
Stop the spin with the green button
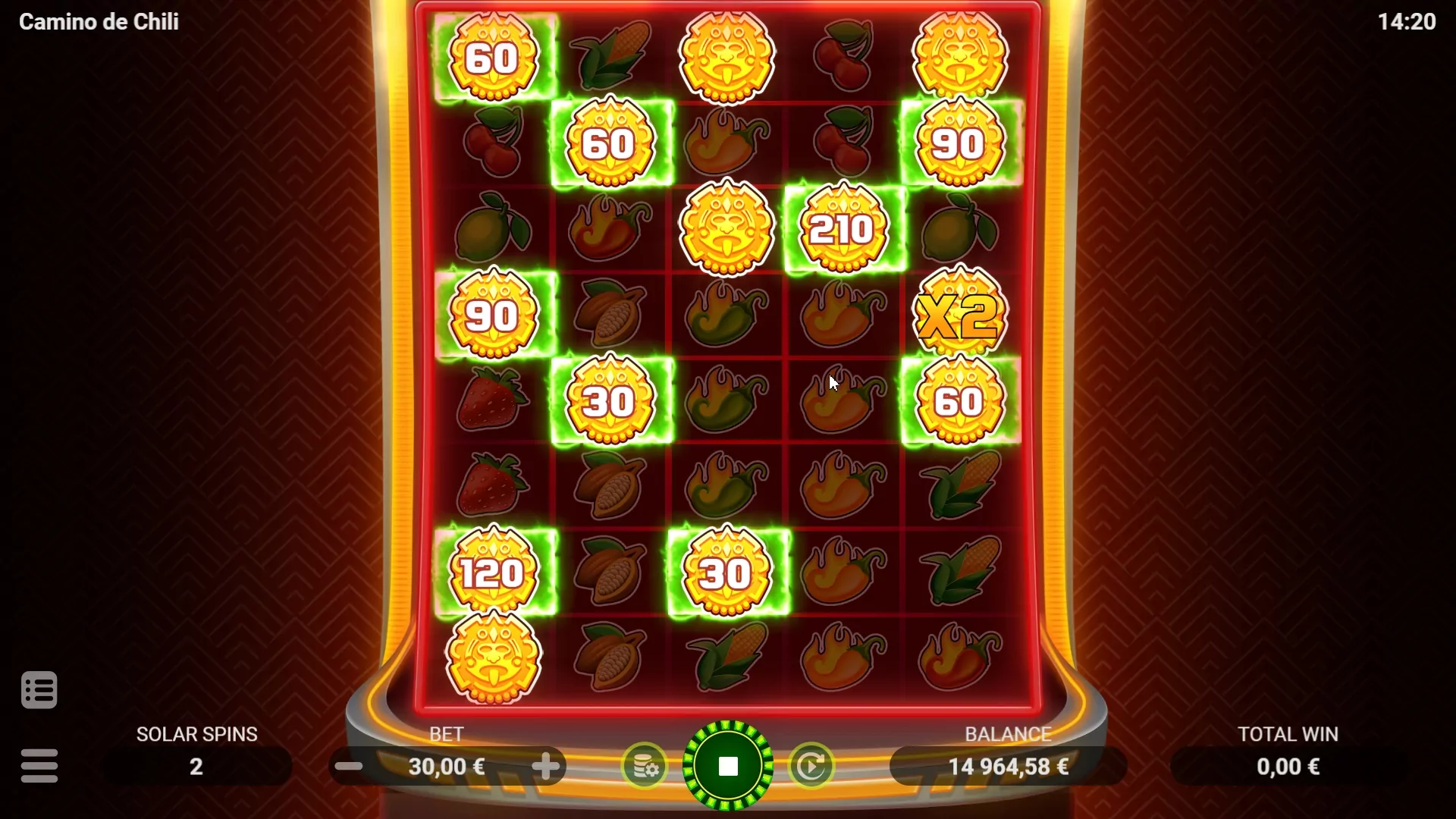tap(728, 766)
